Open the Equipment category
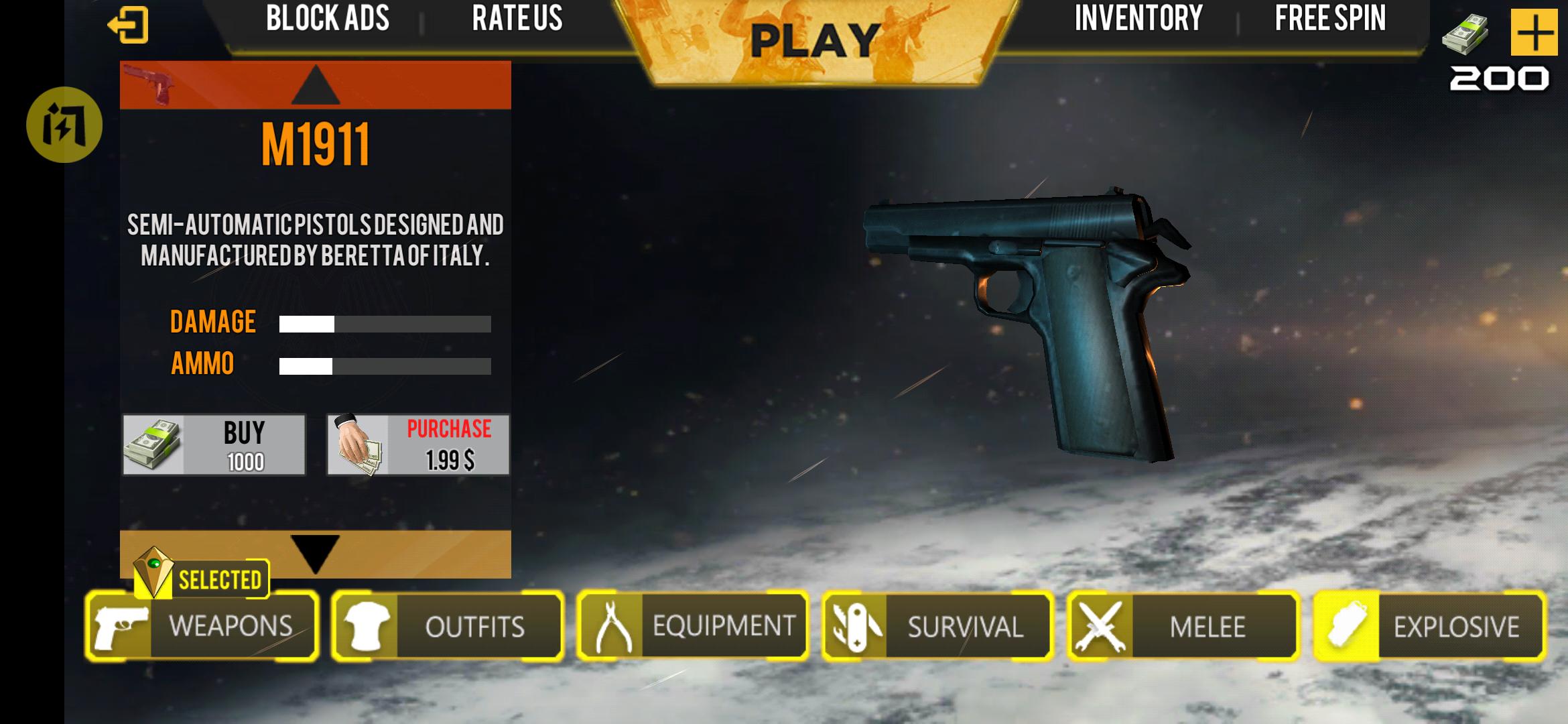 pos(693,626)
